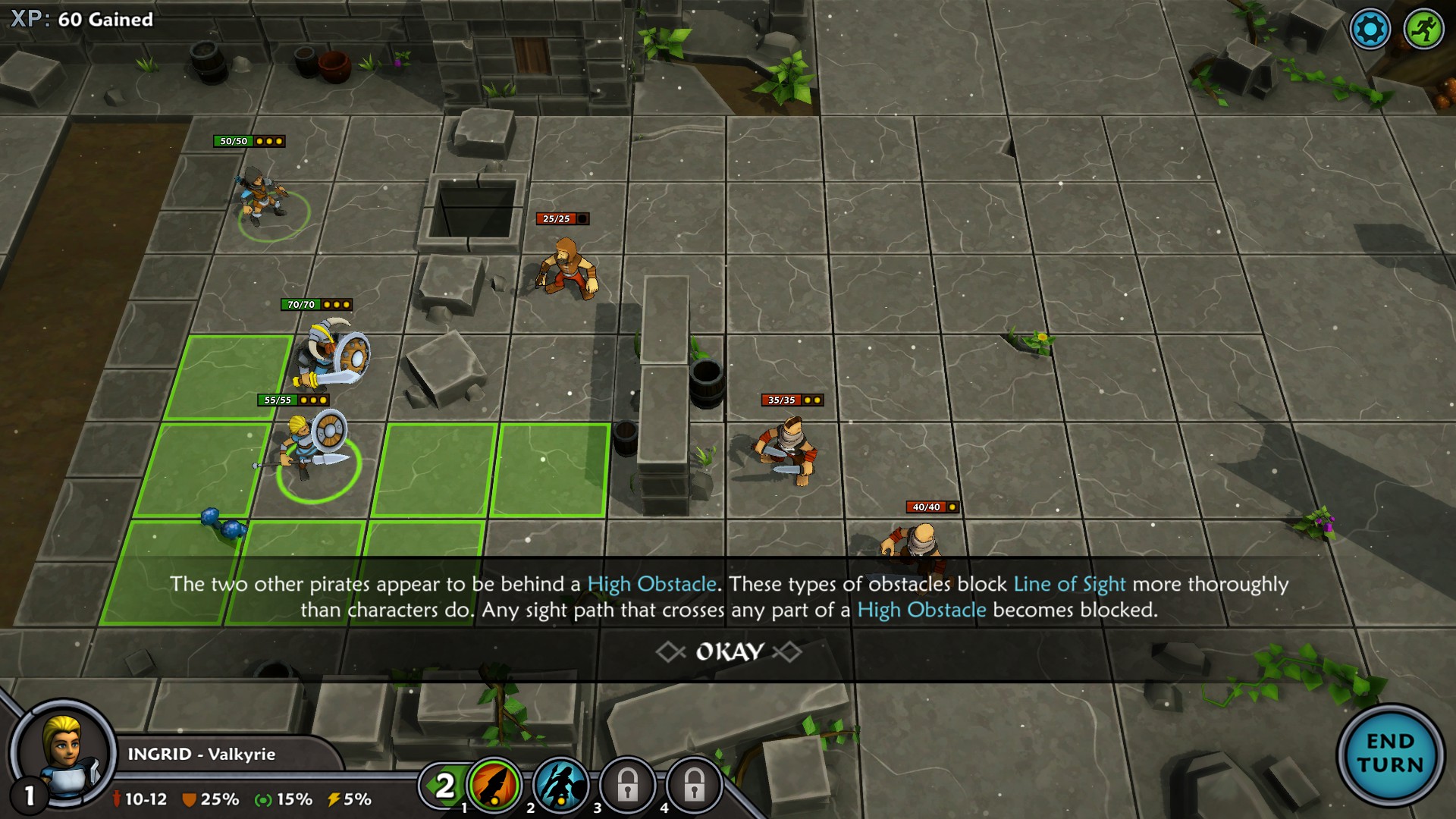Click the green running man icon

1423,30
